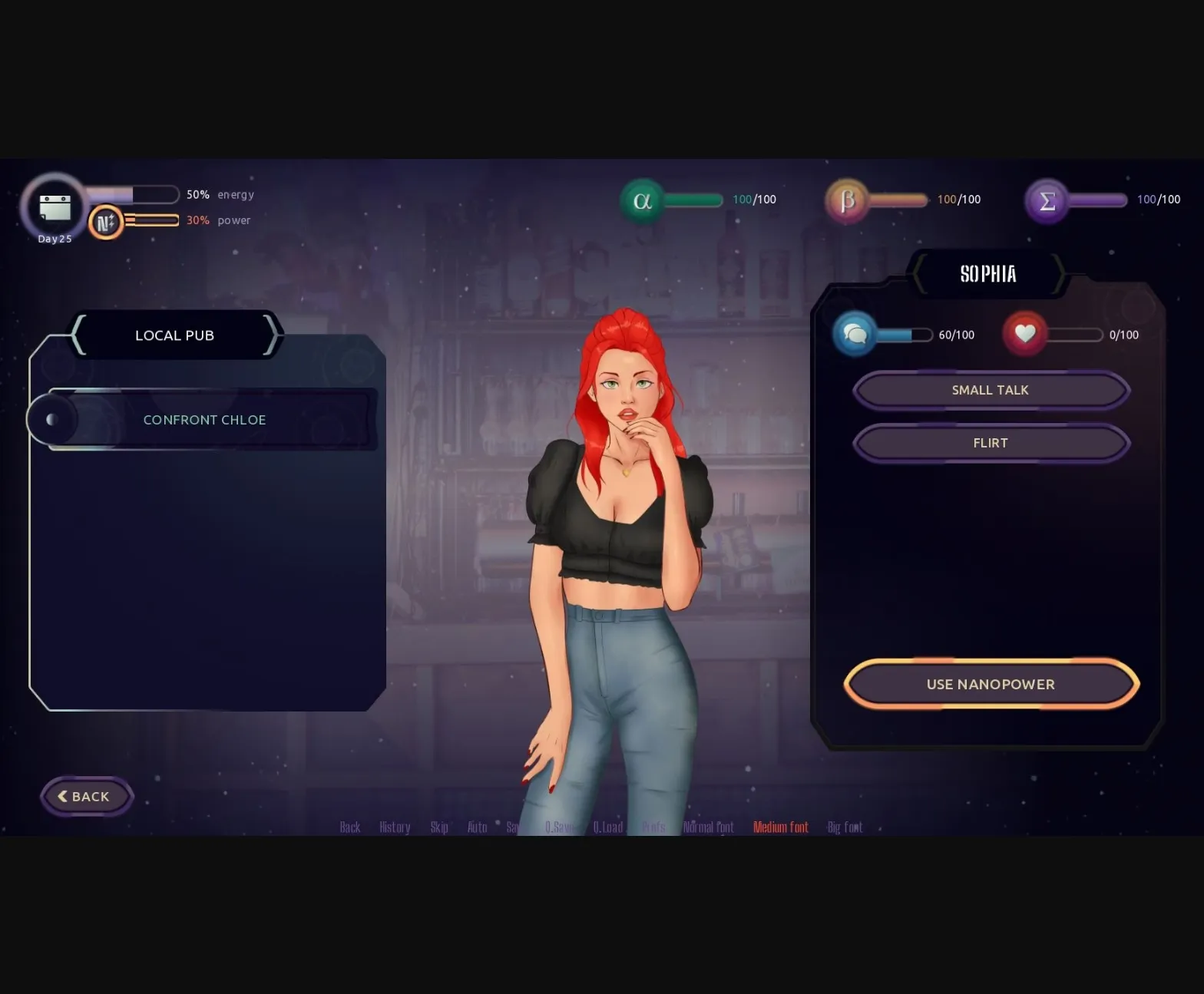The height and width of the screenshot is (994, 1204).
Task: Click the beta stat icon
Action: 847,200
